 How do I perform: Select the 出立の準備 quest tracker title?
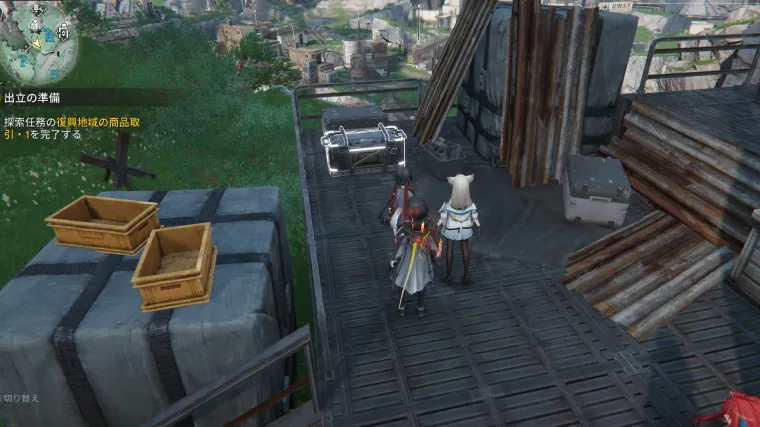pos(33,98)
